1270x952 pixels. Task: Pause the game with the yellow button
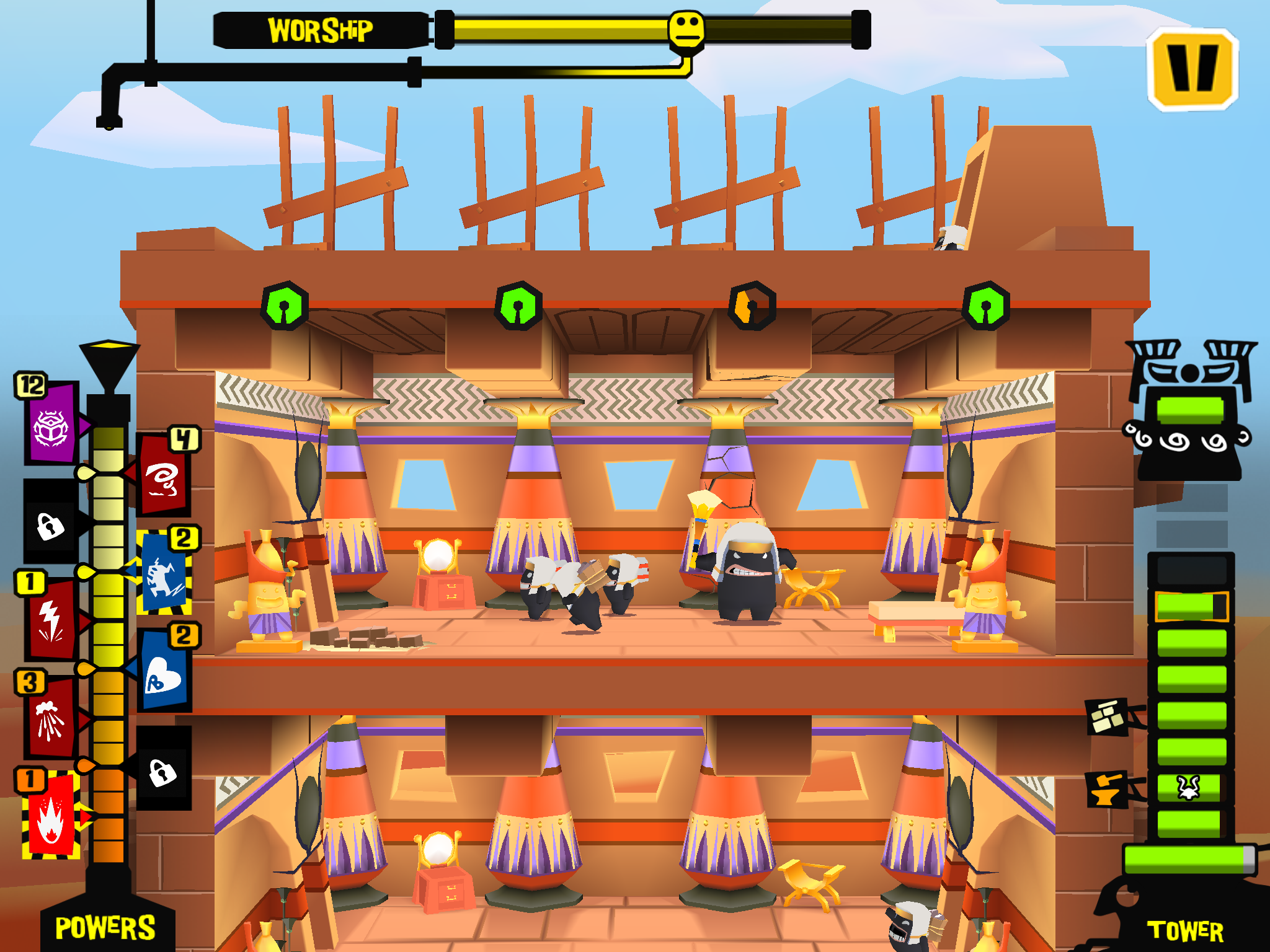(1192, 69)
